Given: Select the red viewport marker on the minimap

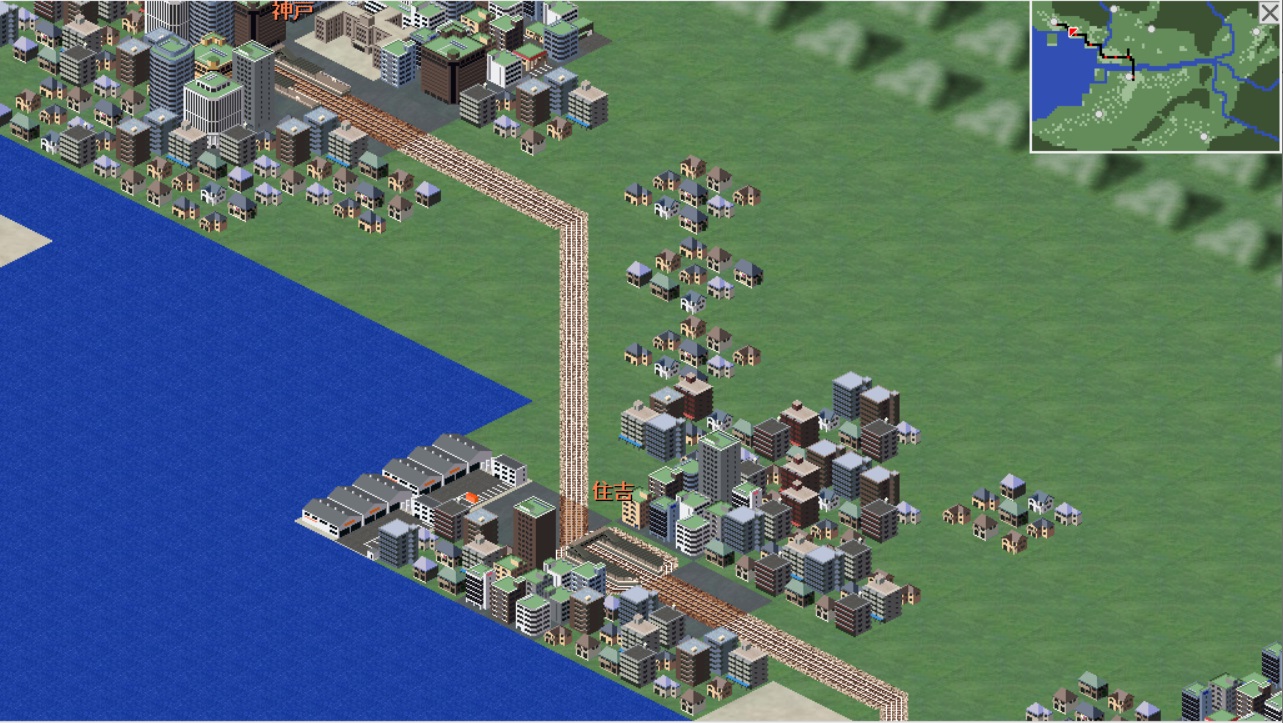Looking at the screenshot, I should (x=1073, y=32).
